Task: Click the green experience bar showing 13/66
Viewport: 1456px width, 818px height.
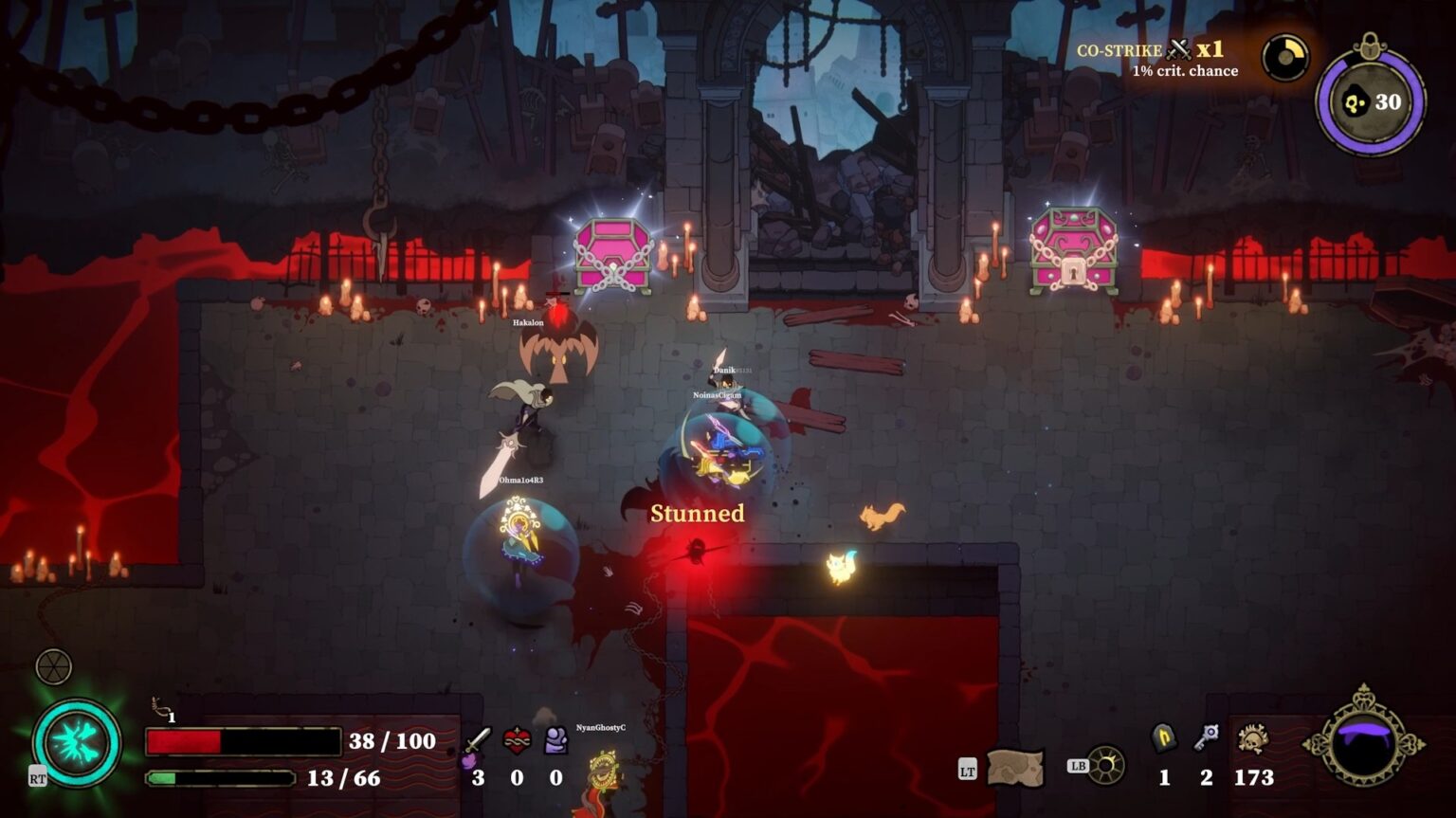Action: 218,779
